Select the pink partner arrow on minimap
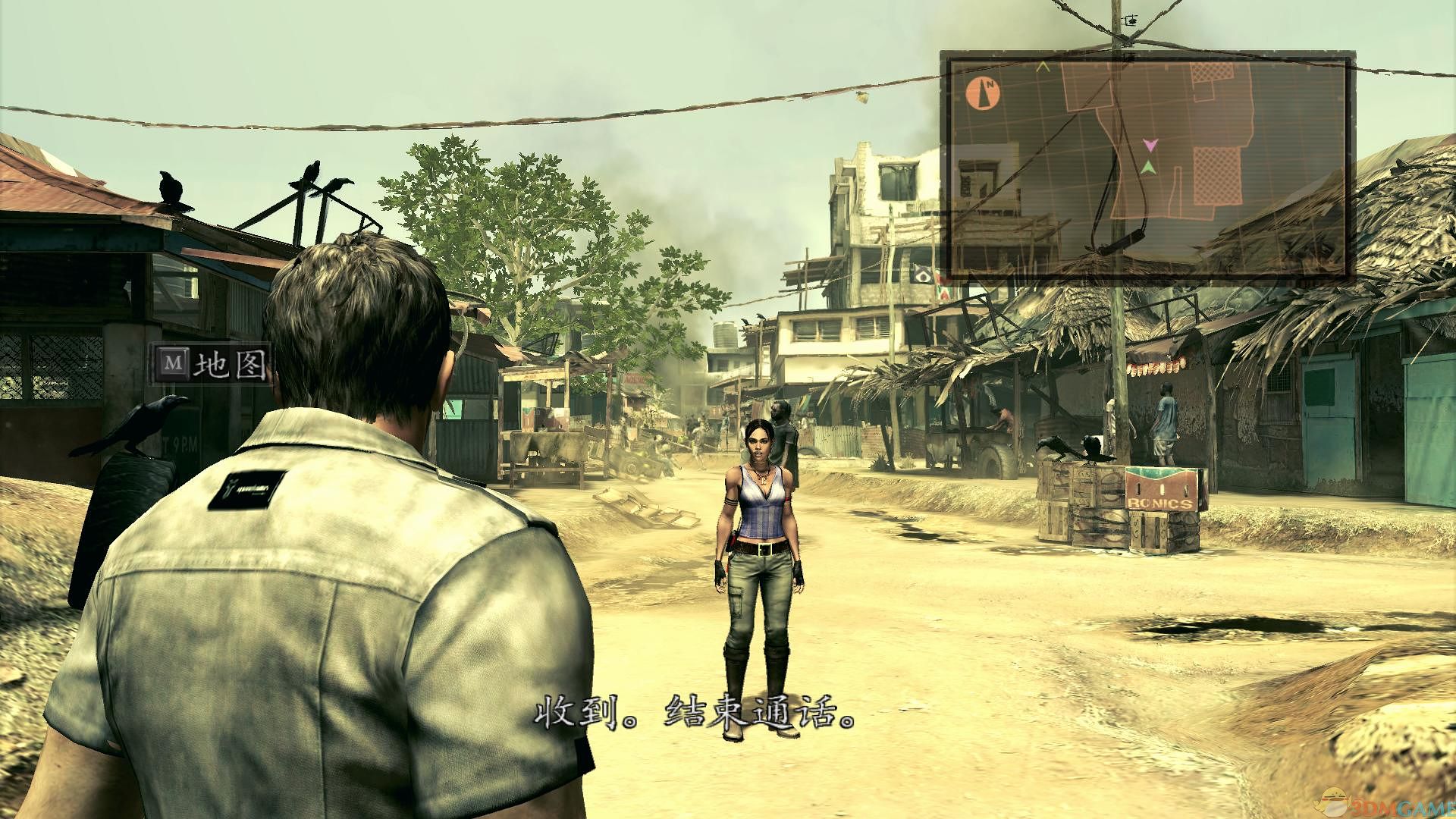The height and width of the screenshot is (819, 1456). coord(1150,144)
